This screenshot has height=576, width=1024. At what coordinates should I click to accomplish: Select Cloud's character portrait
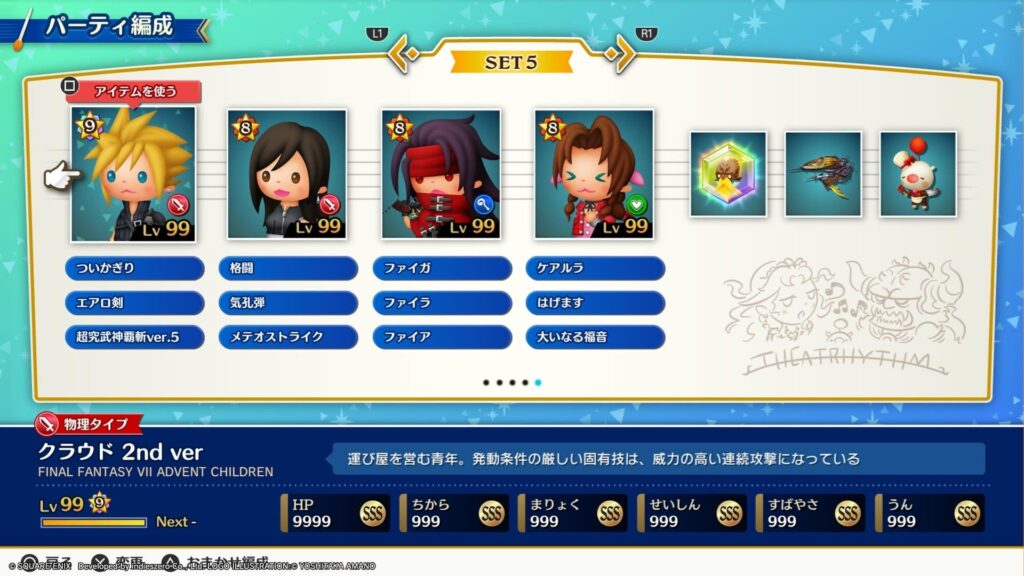[x=133, y=175]
